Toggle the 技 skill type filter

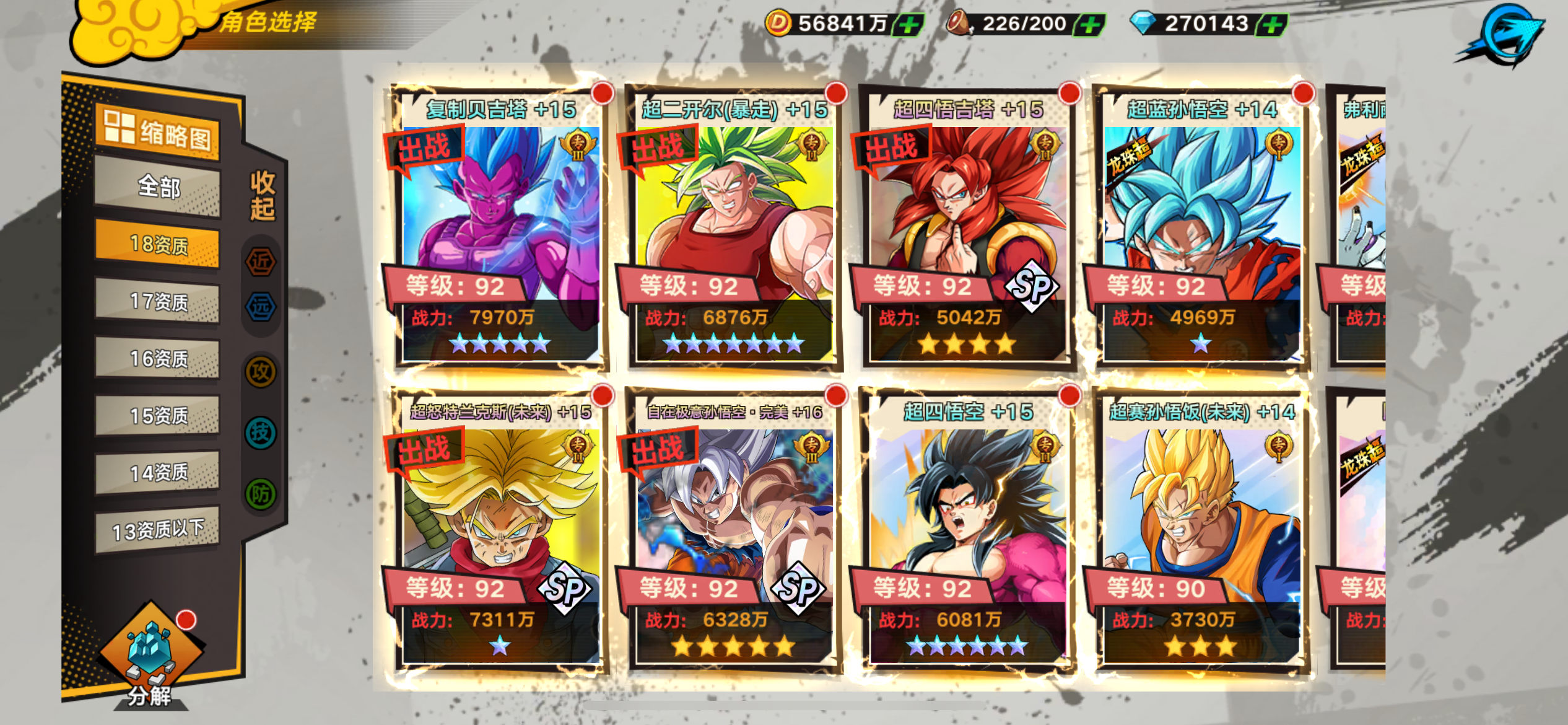pos(261,433)
